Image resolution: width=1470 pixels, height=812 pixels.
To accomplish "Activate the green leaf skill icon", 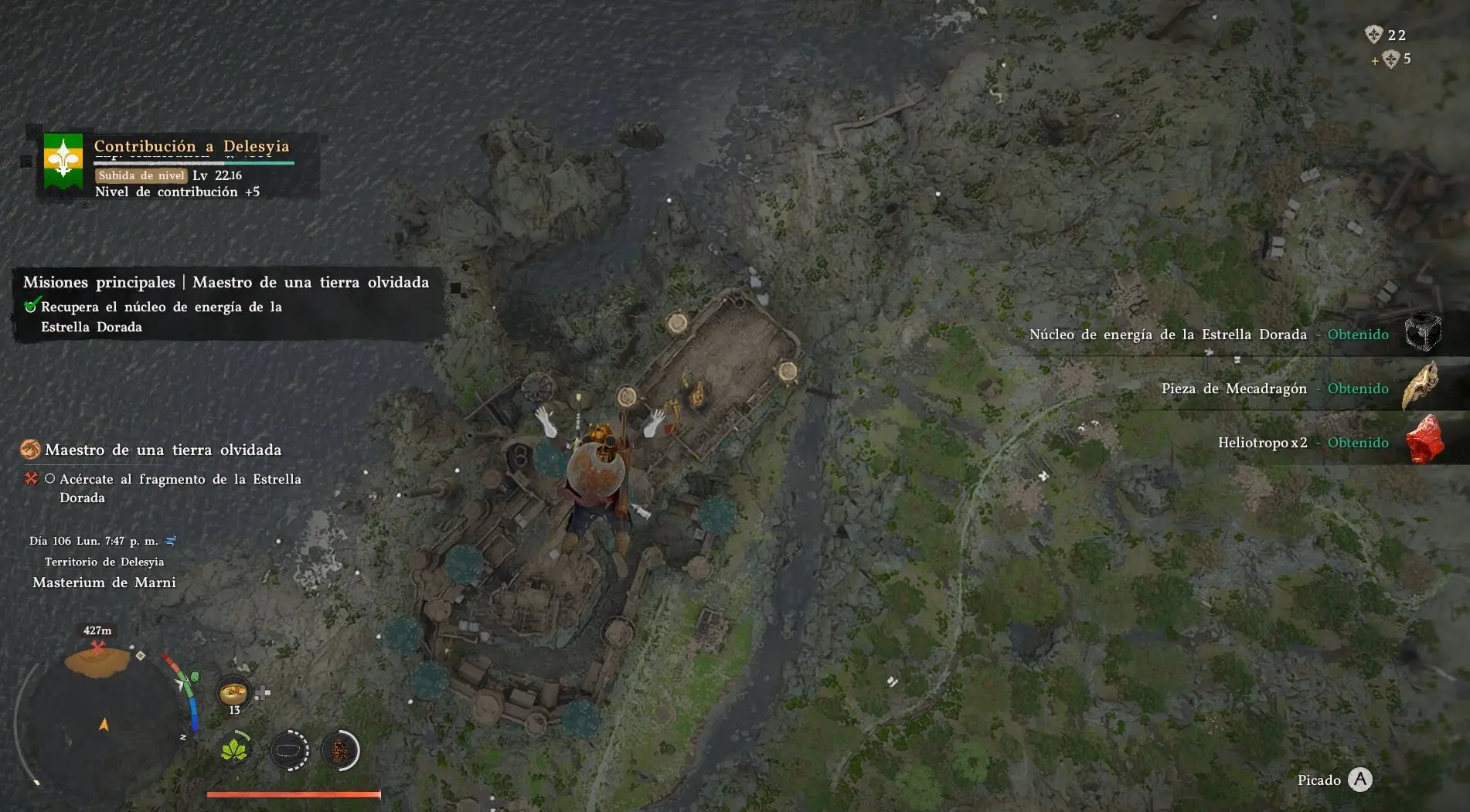I will pyautogui.click(x=234, y=750).
